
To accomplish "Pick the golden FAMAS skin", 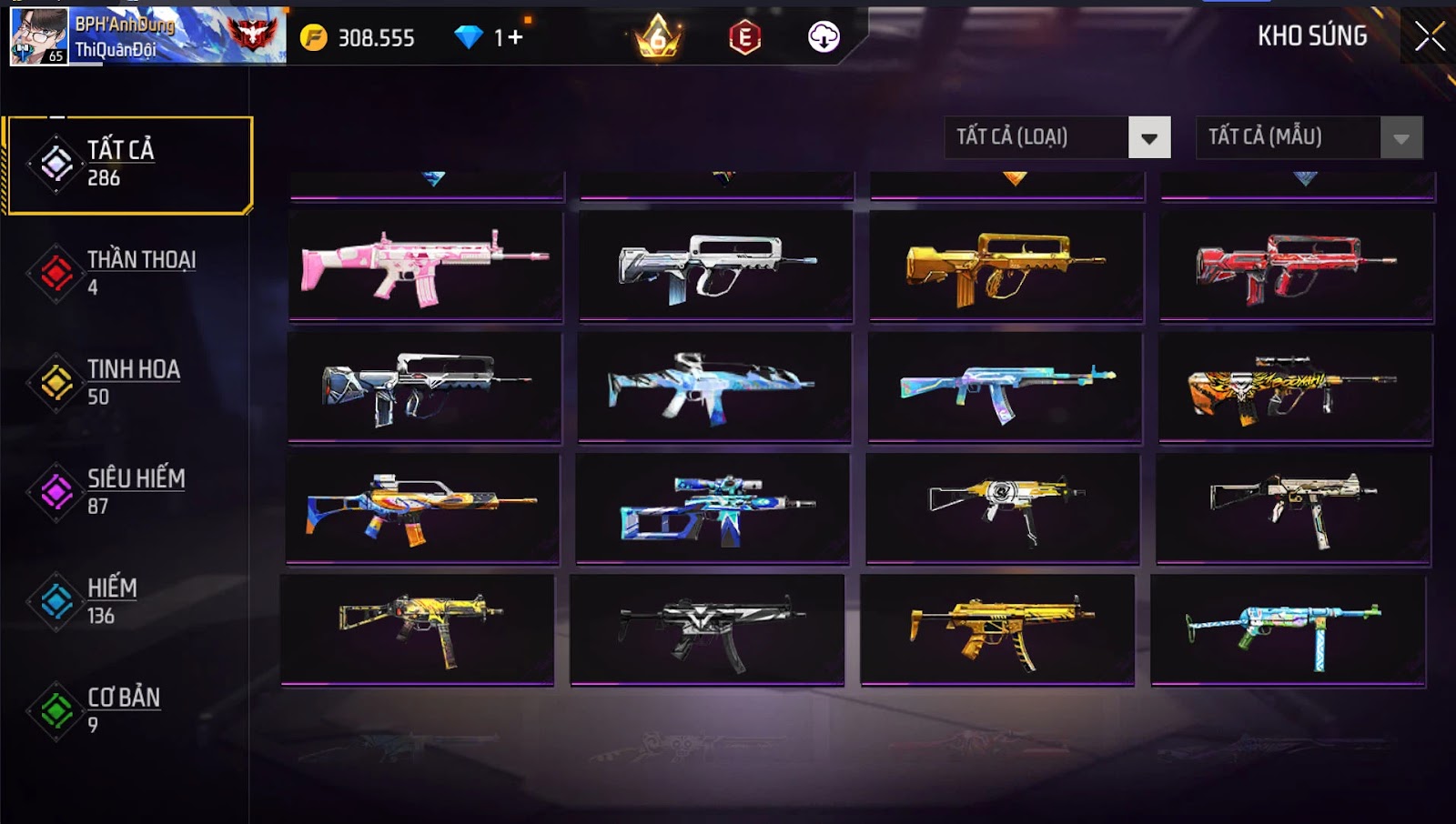I will pos(1006,266).
